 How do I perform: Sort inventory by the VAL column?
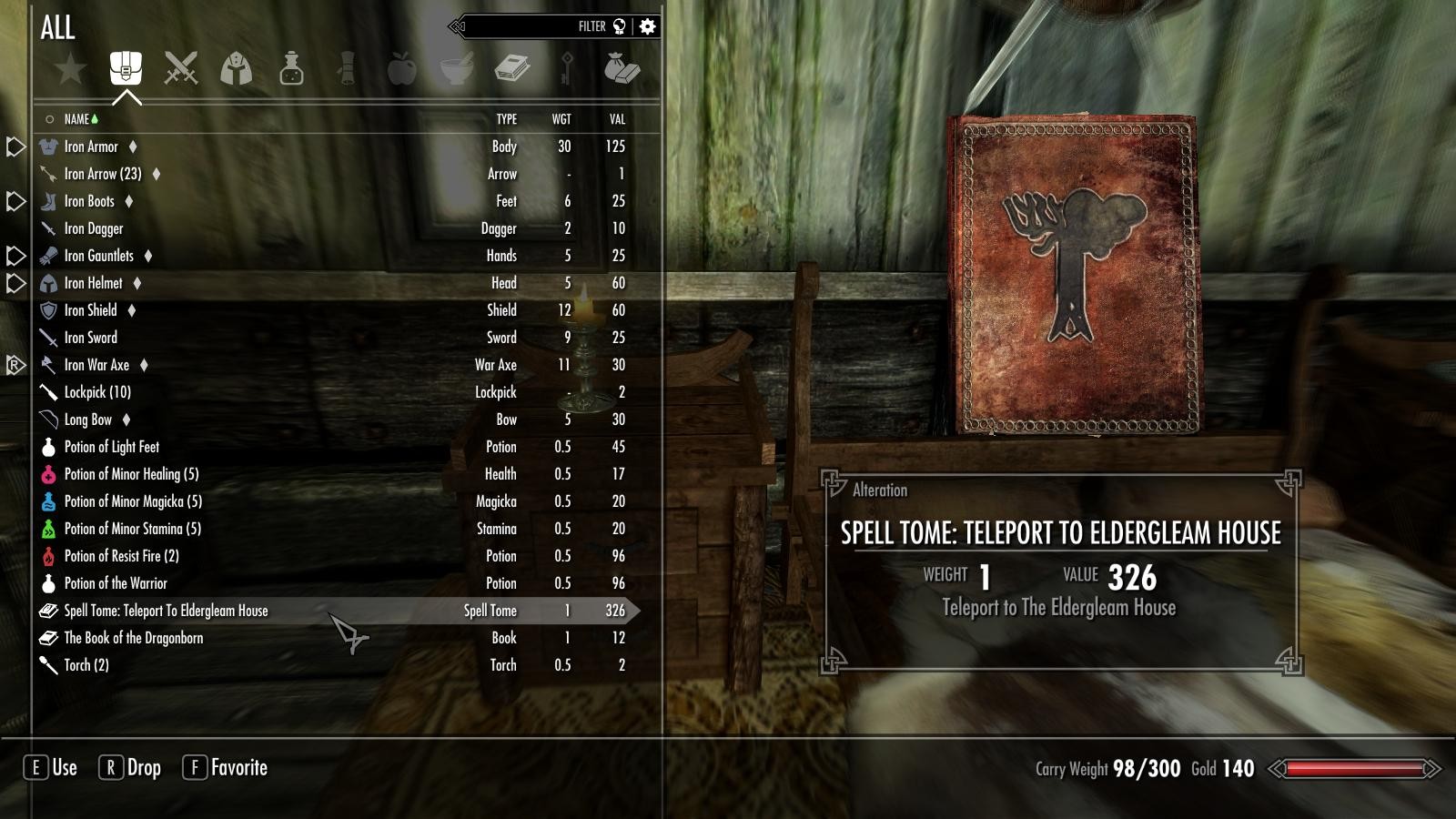coord(616,119)
